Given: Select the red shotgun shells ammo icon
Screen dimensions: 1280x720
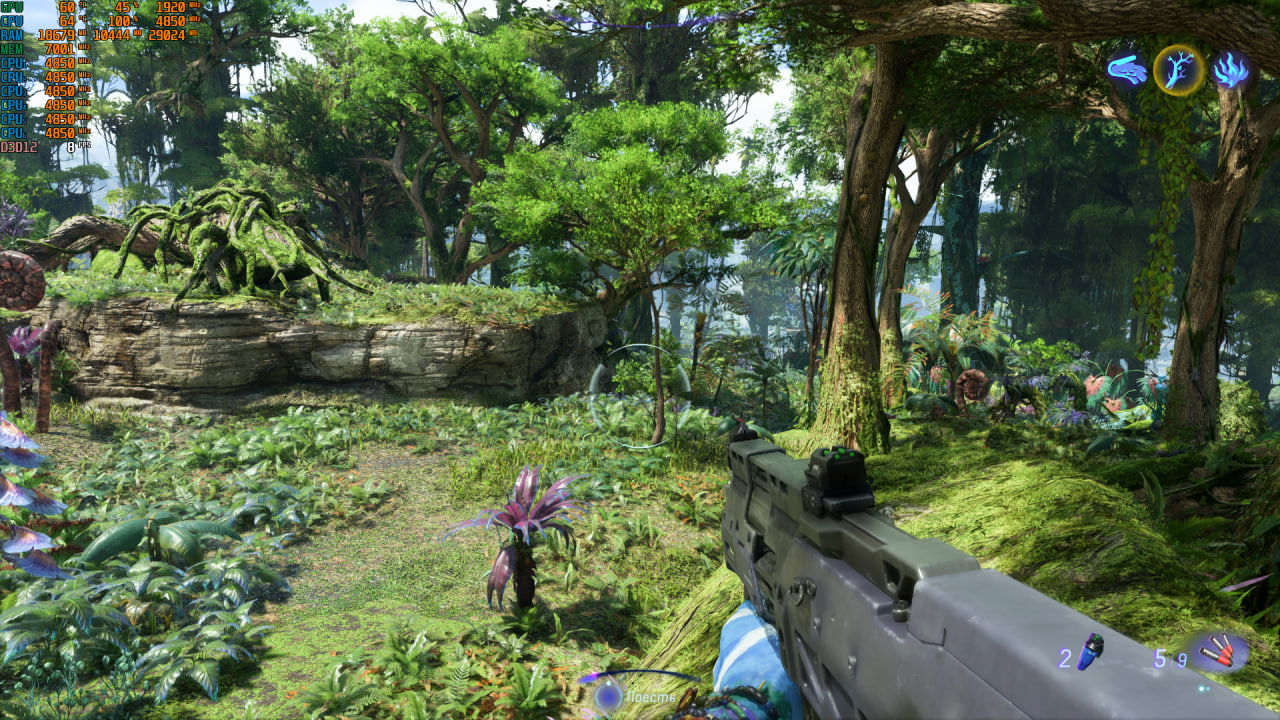Looking at the screenshot, I should [1219, 652].
